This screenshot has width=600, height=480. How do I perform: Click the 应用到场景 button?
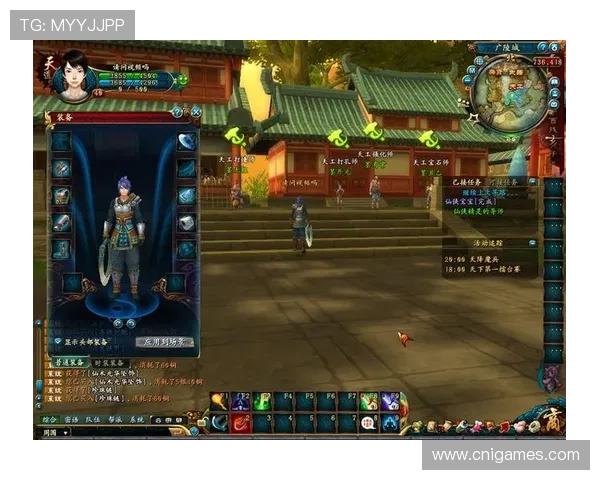(163, 342)
